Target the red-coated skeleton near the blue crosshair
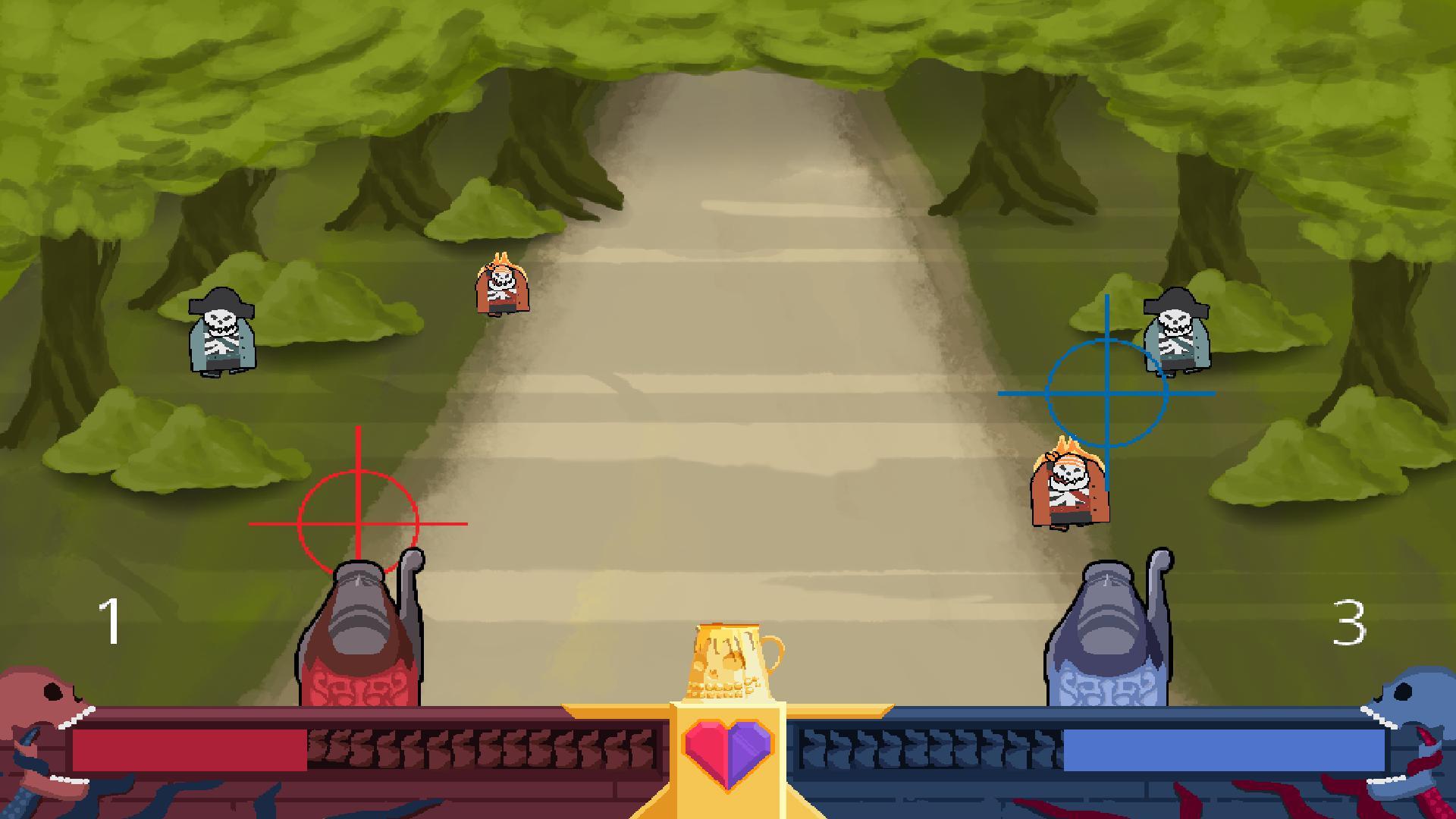1456x819 pixels. pos(1069,489)
